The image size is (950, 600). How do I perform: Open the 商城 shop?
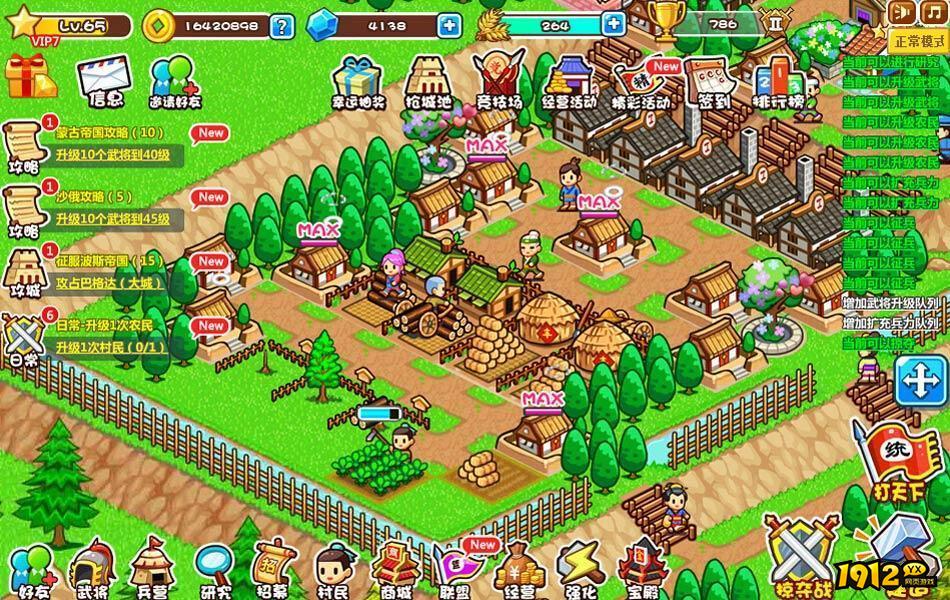click(393, 568)
